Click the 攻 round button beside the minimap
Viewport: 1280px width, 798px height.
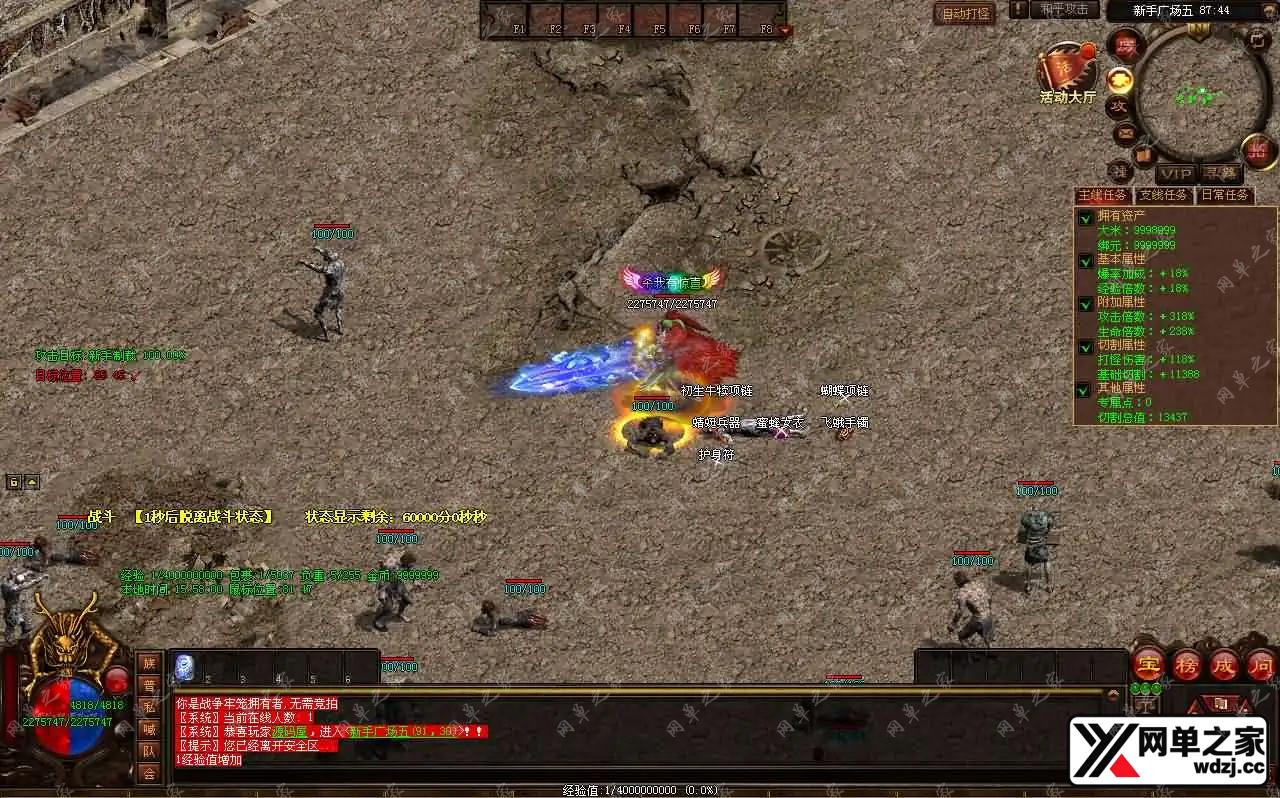(1118, 106)
